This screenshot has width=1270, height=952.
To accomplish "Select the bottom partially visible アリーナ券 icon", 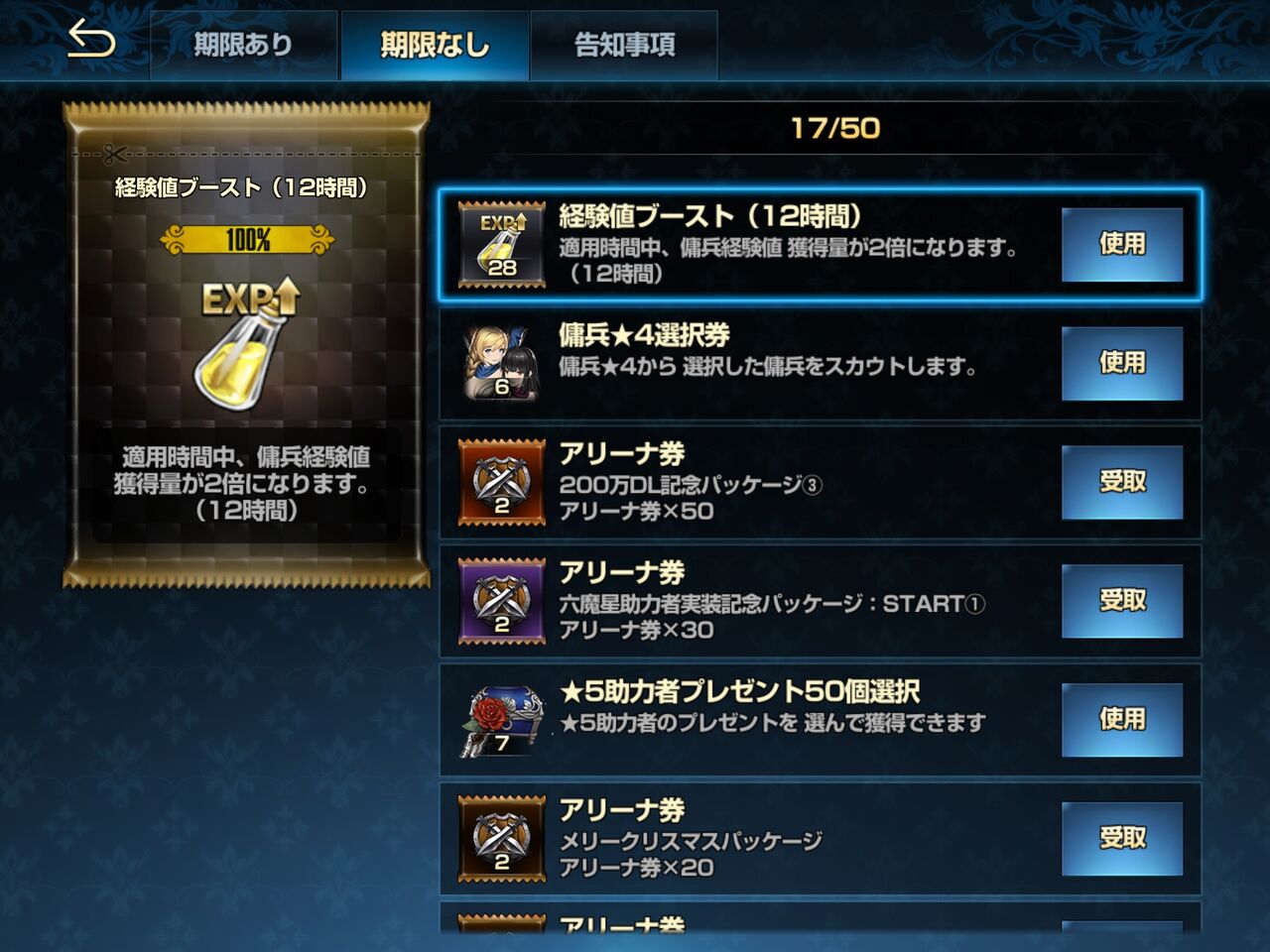I will pyautogui.click(x=498, y=937).
